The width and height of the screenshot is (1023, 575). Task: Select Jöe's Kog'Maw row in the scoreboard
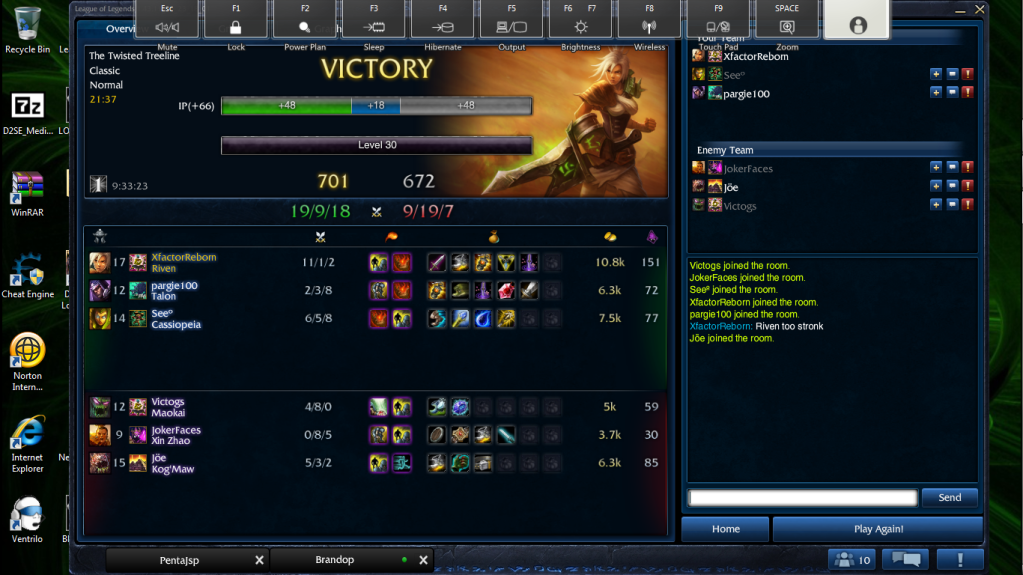(375, 463)
